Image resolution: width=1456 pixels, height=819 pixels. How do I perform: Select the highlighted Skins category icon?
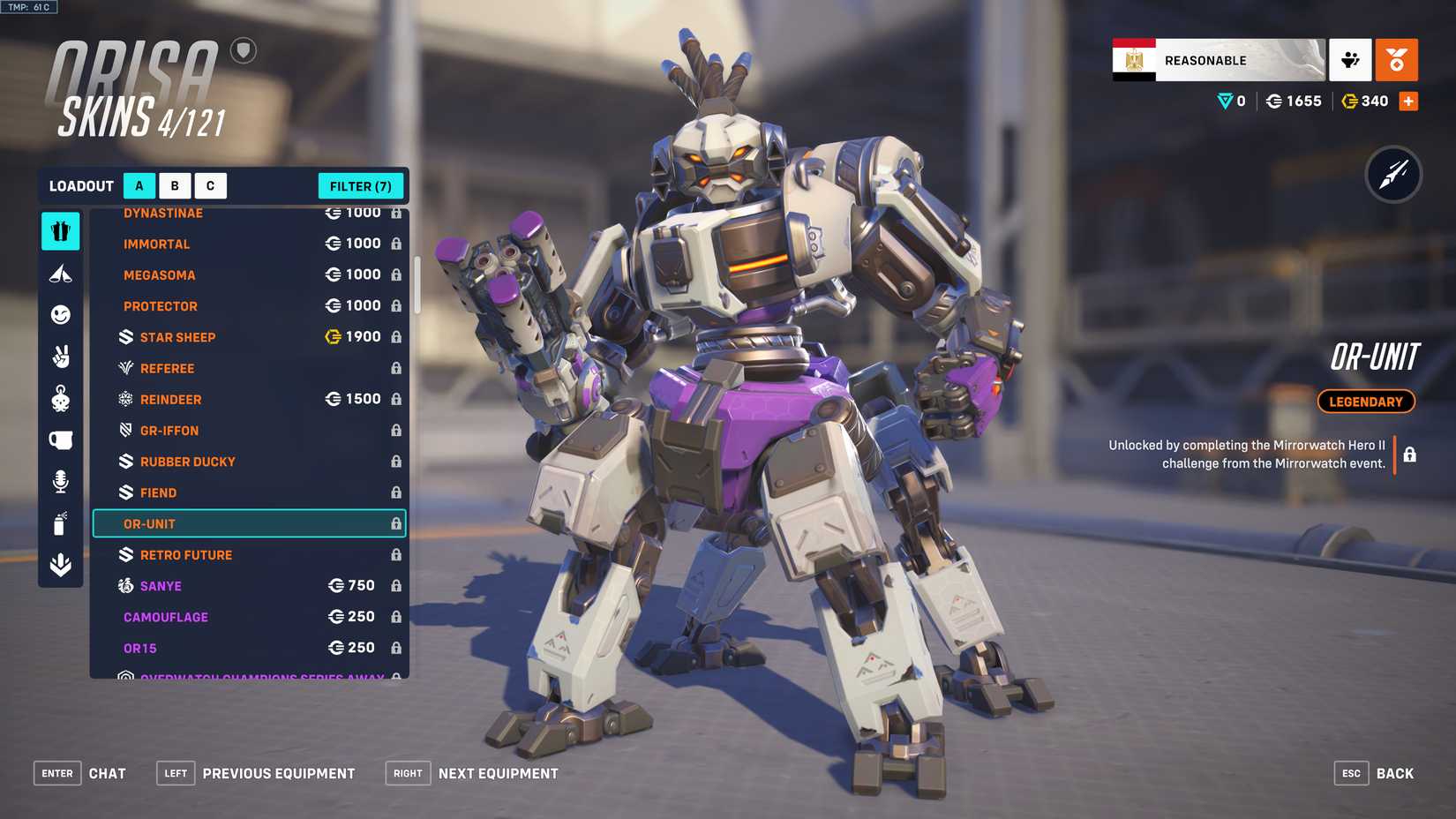[x=60, y=231]
